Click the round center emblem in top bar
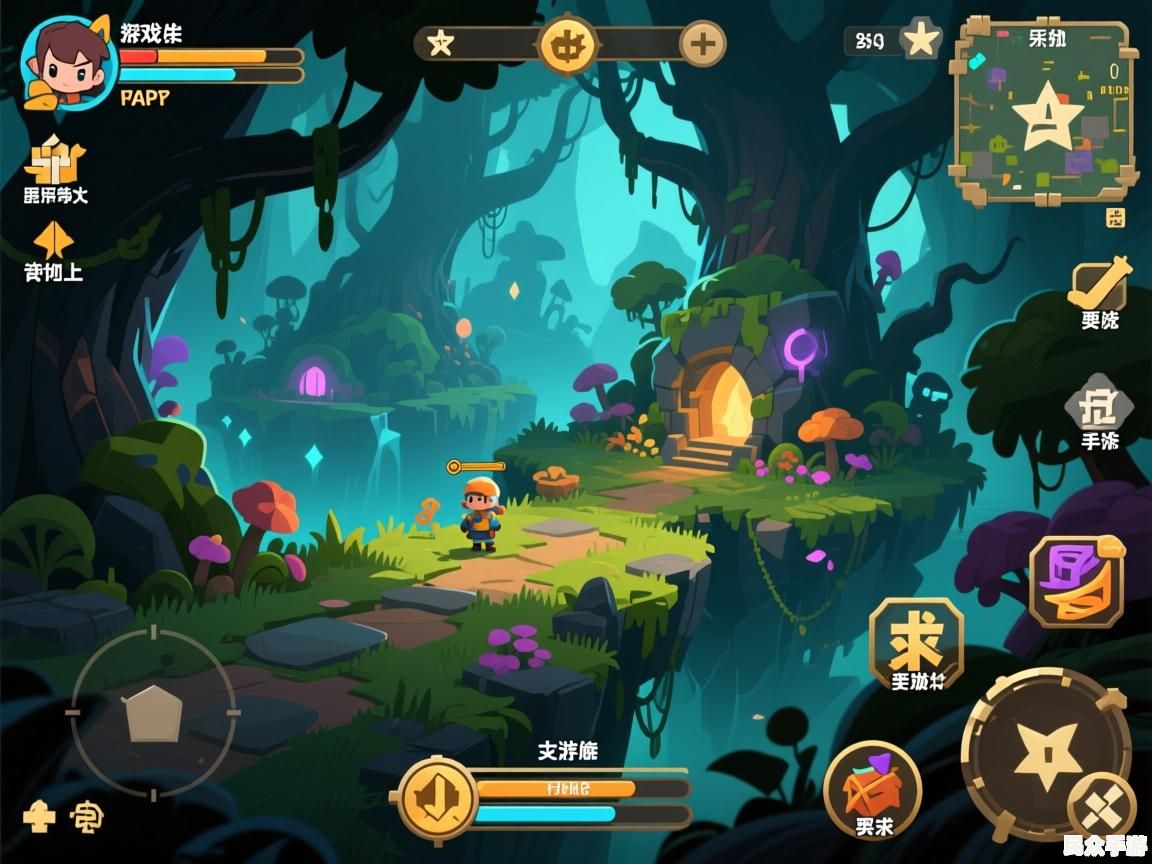The height and width of the screenshot is (864, 1152). 568,44
